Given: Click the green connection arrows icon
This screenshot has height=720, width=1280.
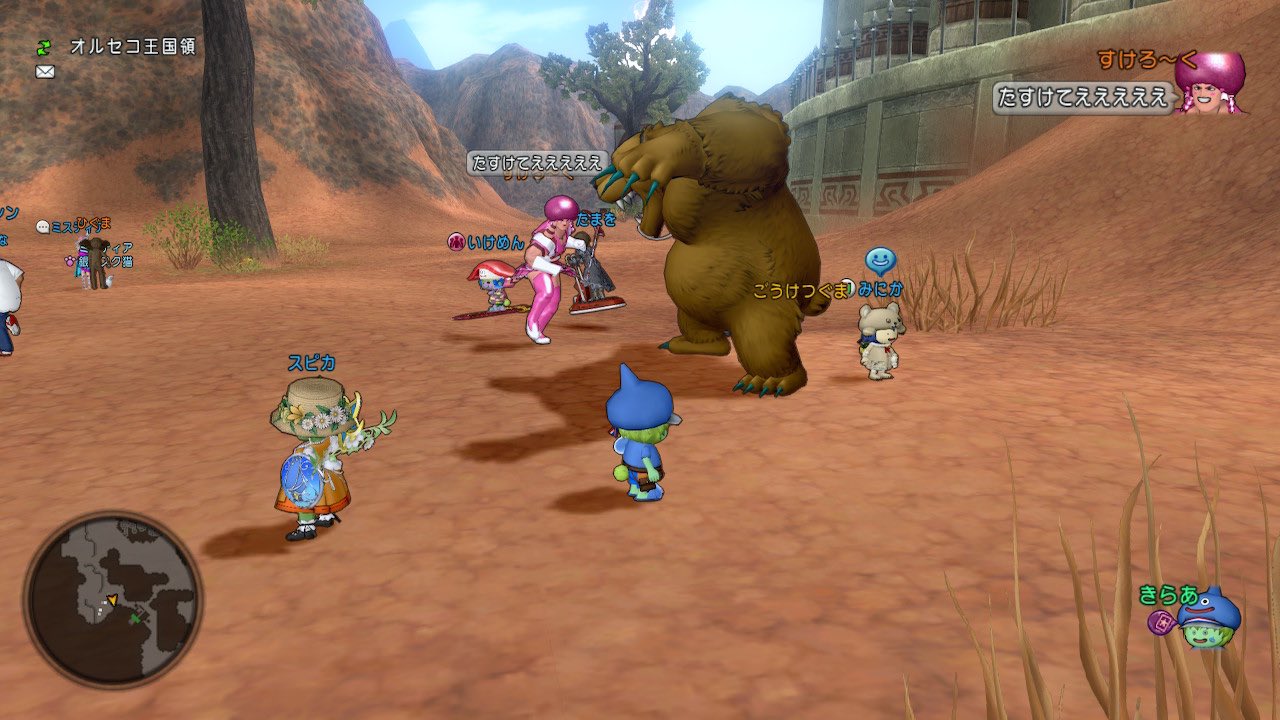Looking at the screenshot, I should (x=44, y=47).
